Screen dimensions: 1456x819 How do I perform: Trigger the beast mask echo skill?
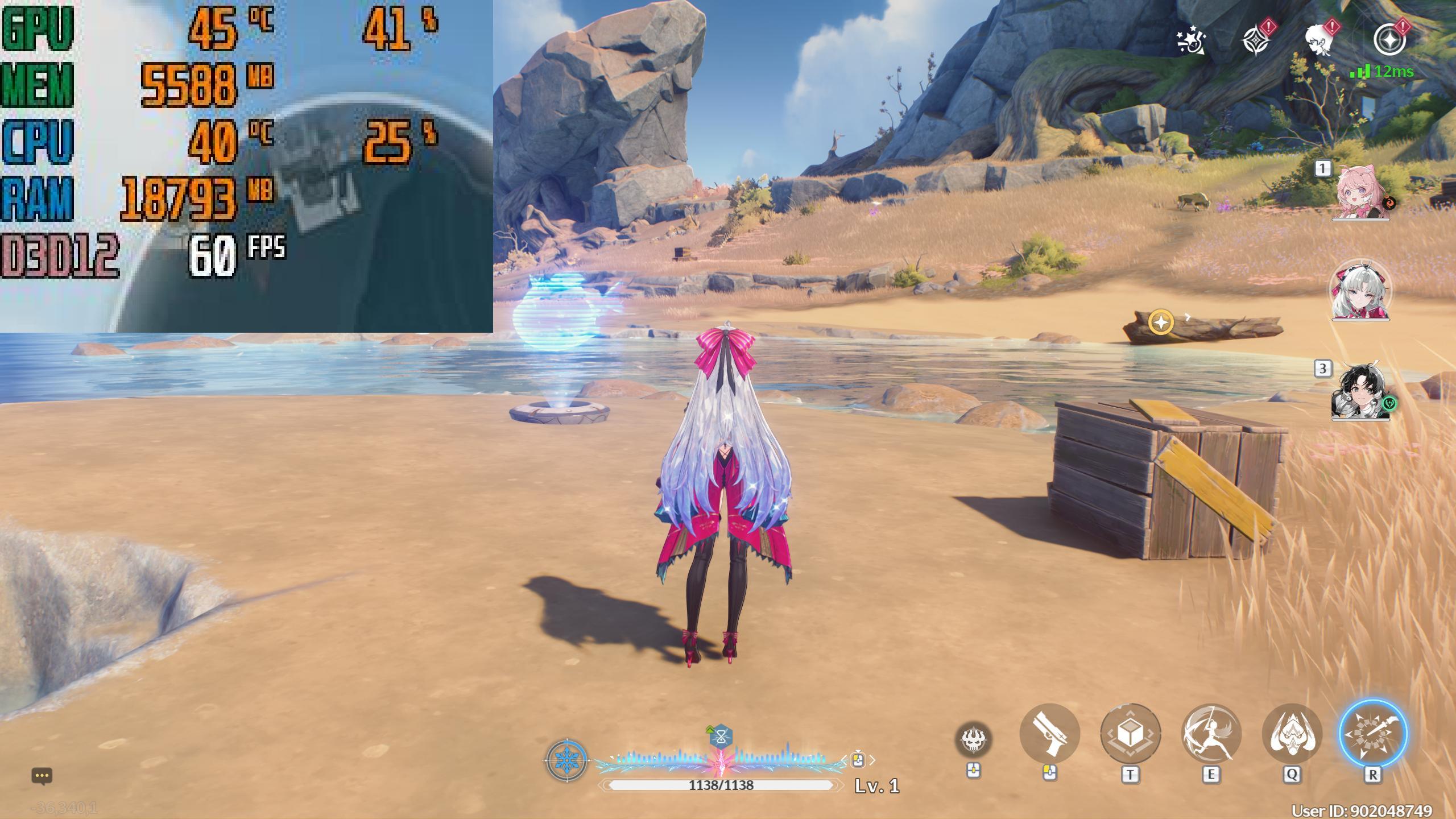(x=1292, y=734)
